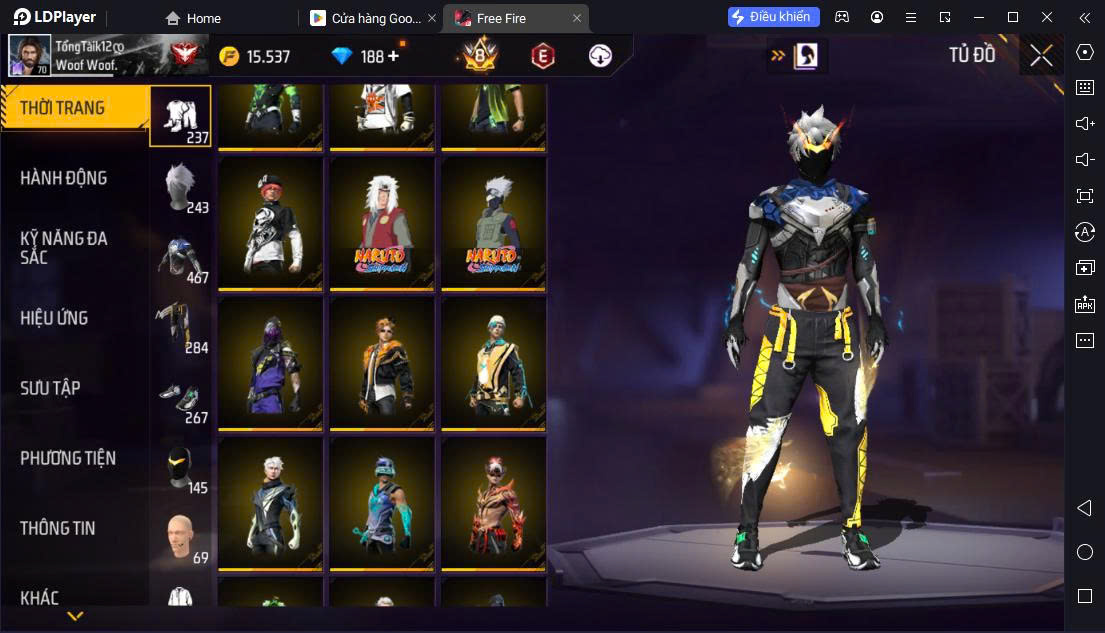Expand the category list down arrow

click(x=75, y=616)
